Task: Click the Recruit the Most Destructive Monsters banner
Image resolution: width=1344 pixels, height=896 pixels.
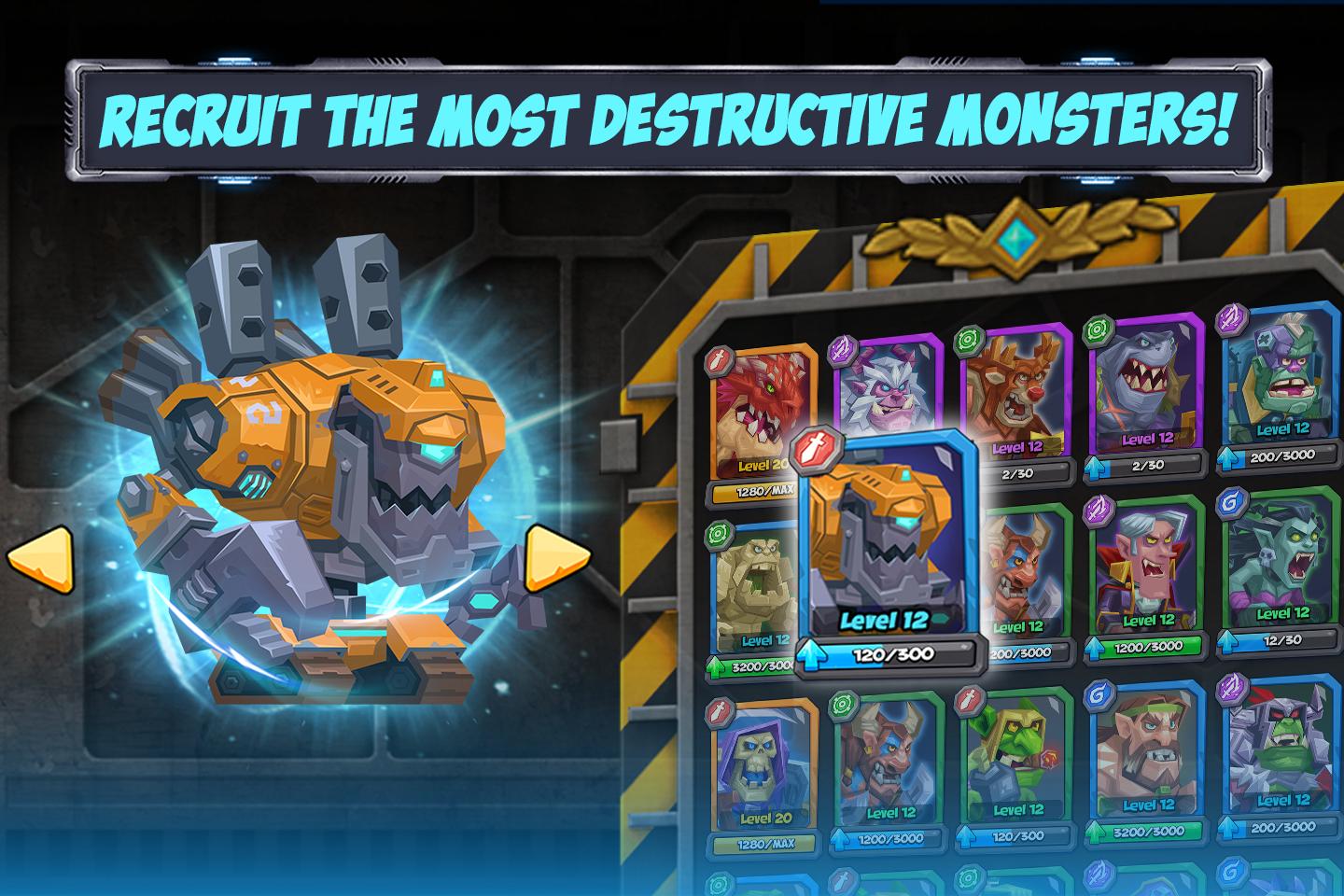Action: click(670, 119)
